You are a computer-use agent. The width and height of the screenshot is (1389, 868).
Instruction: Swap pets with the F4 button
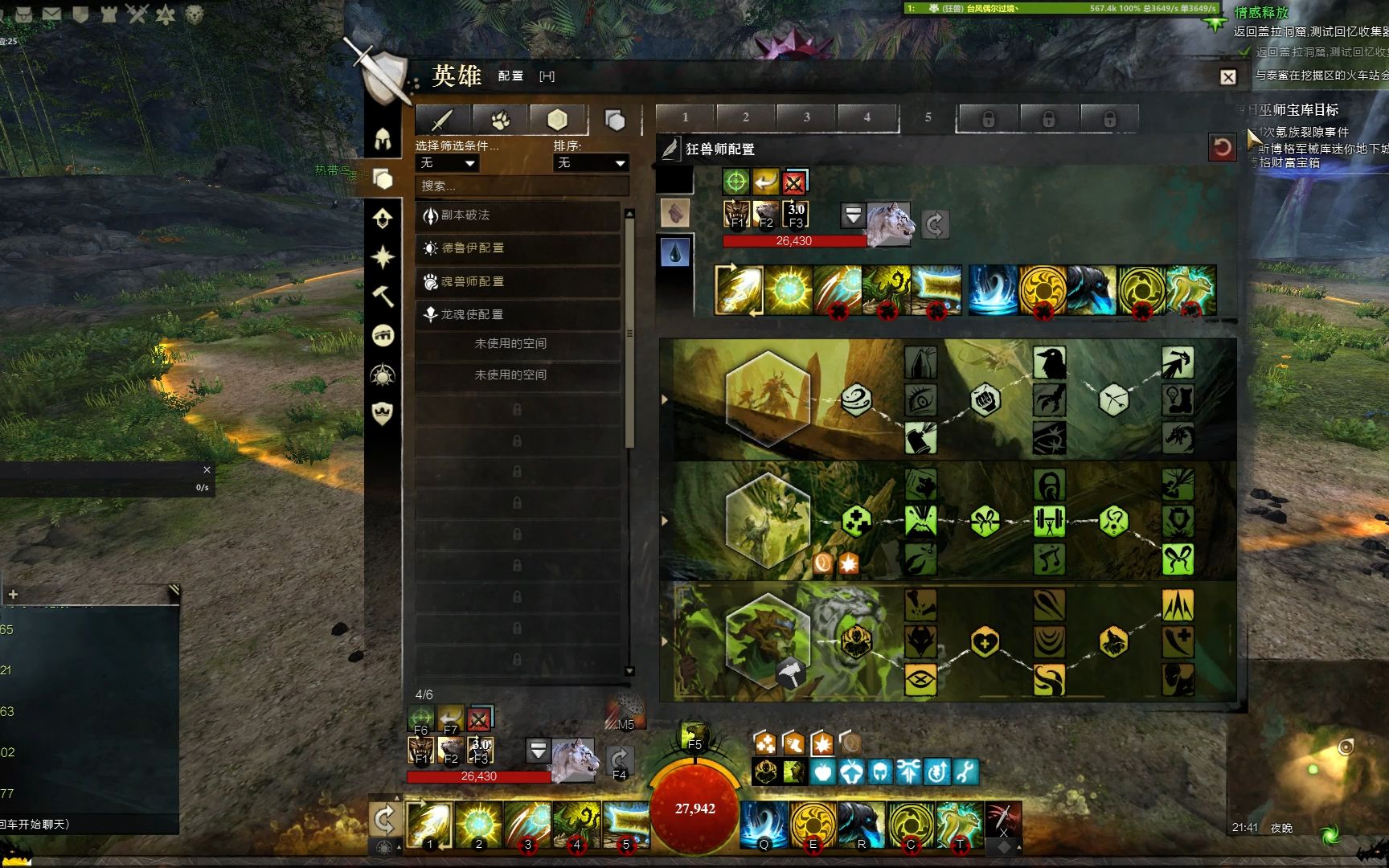[x=619, y=760]
